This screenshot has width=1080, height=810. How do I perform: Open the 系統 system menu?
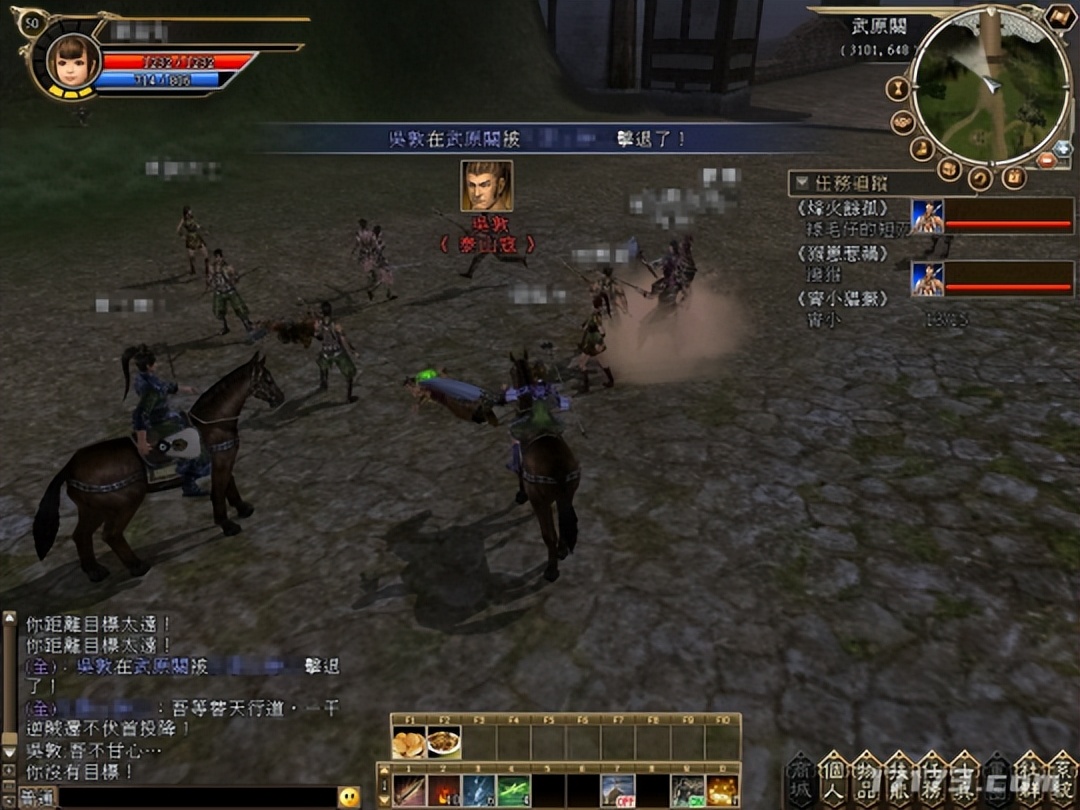pos(1061,780)
